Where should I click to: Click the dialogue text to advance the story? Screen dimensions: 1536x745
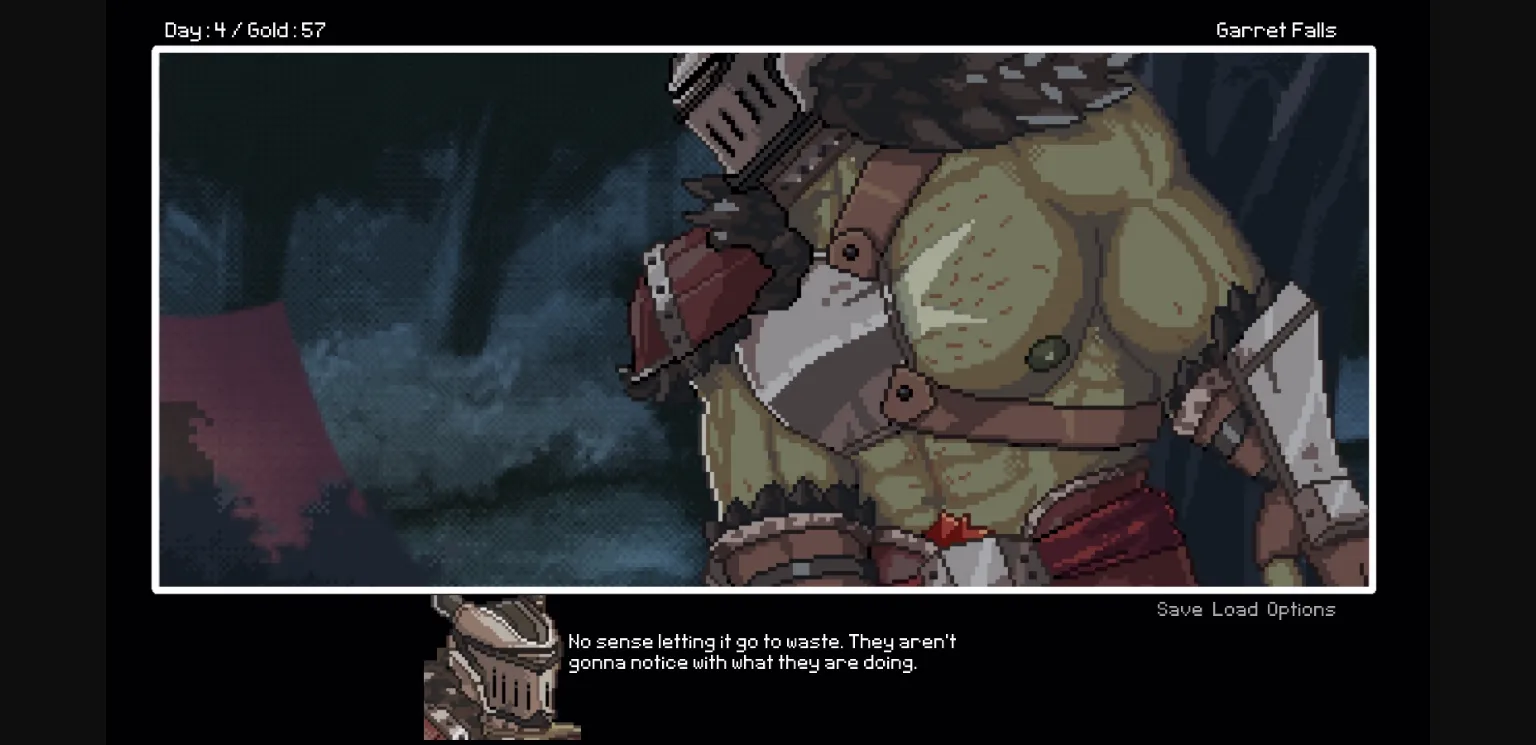coord(760,650)
